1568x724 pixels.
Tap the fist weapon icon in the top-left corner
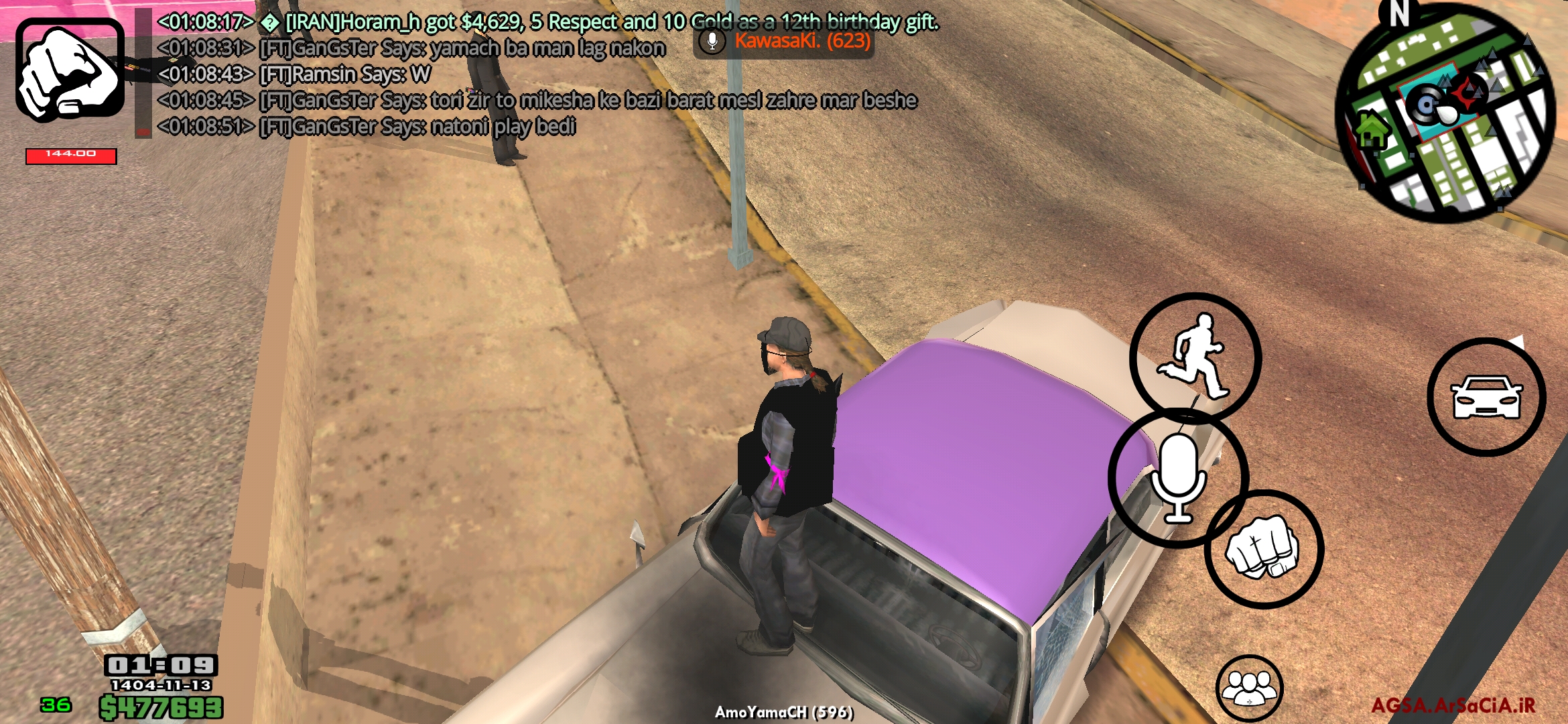pos(70,70)
